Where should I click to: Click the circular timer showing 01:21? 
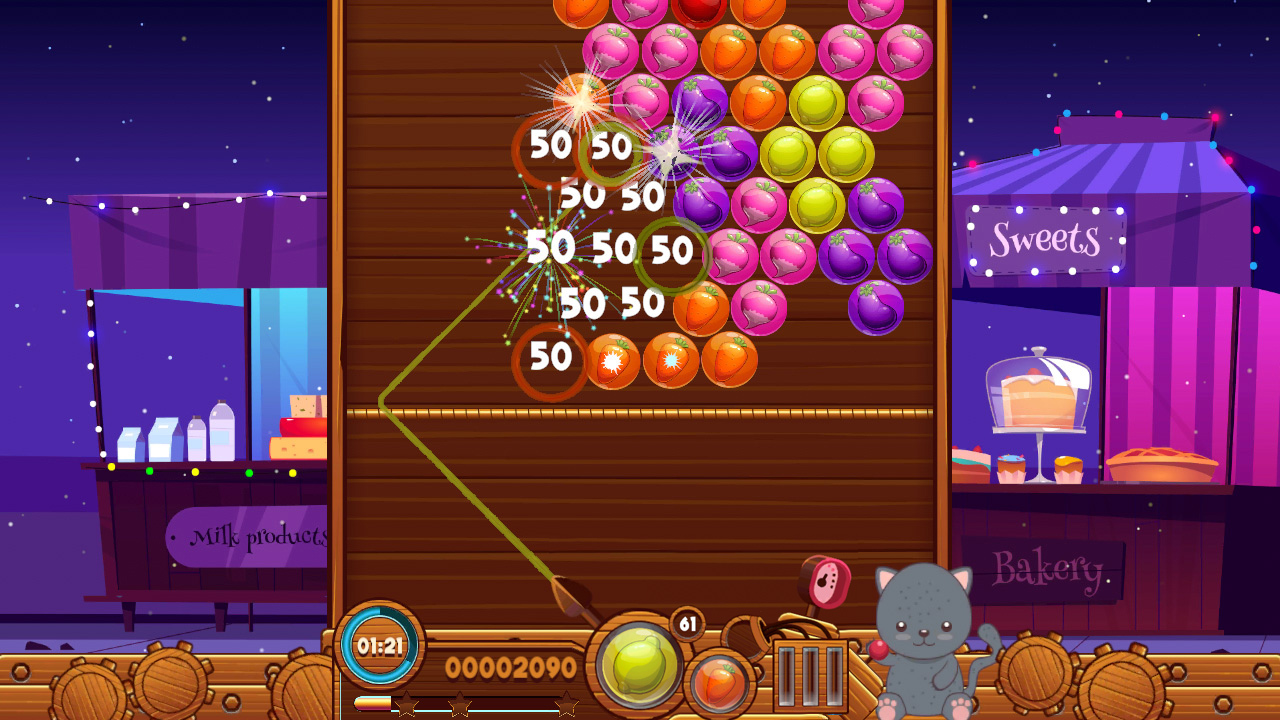click(380, 648)
